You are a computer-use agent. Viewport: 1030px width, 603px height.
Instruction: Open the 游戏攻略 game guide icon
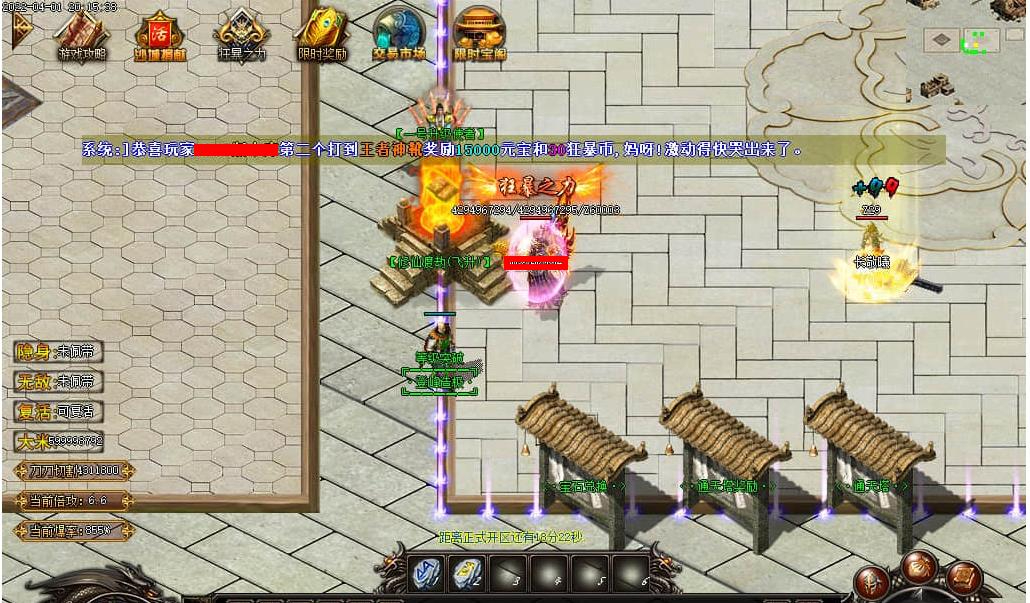(x=81, y=36)
